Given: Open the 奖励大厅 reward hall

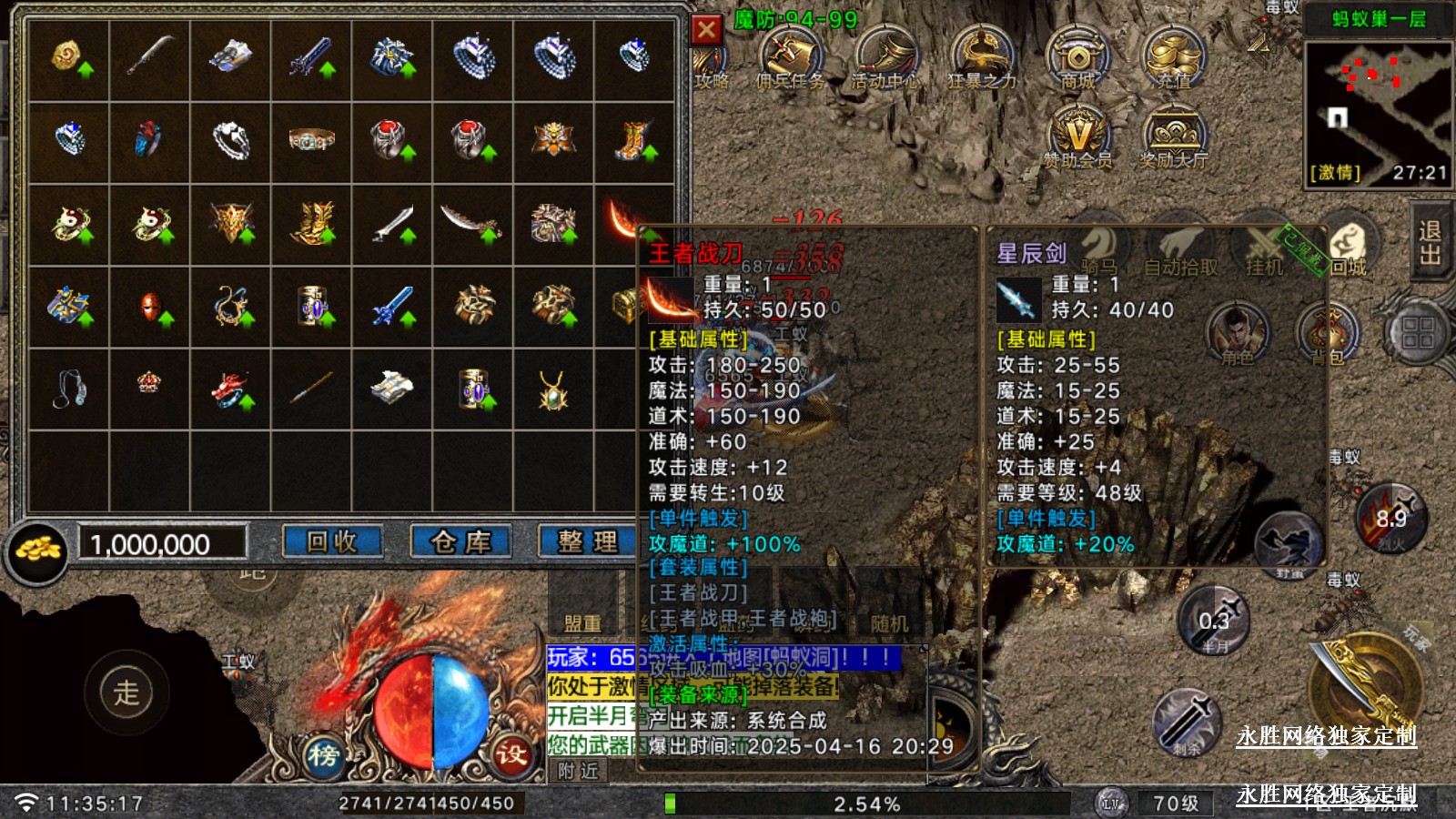Looking at the screenshot, I should [x=1174, y=136].
